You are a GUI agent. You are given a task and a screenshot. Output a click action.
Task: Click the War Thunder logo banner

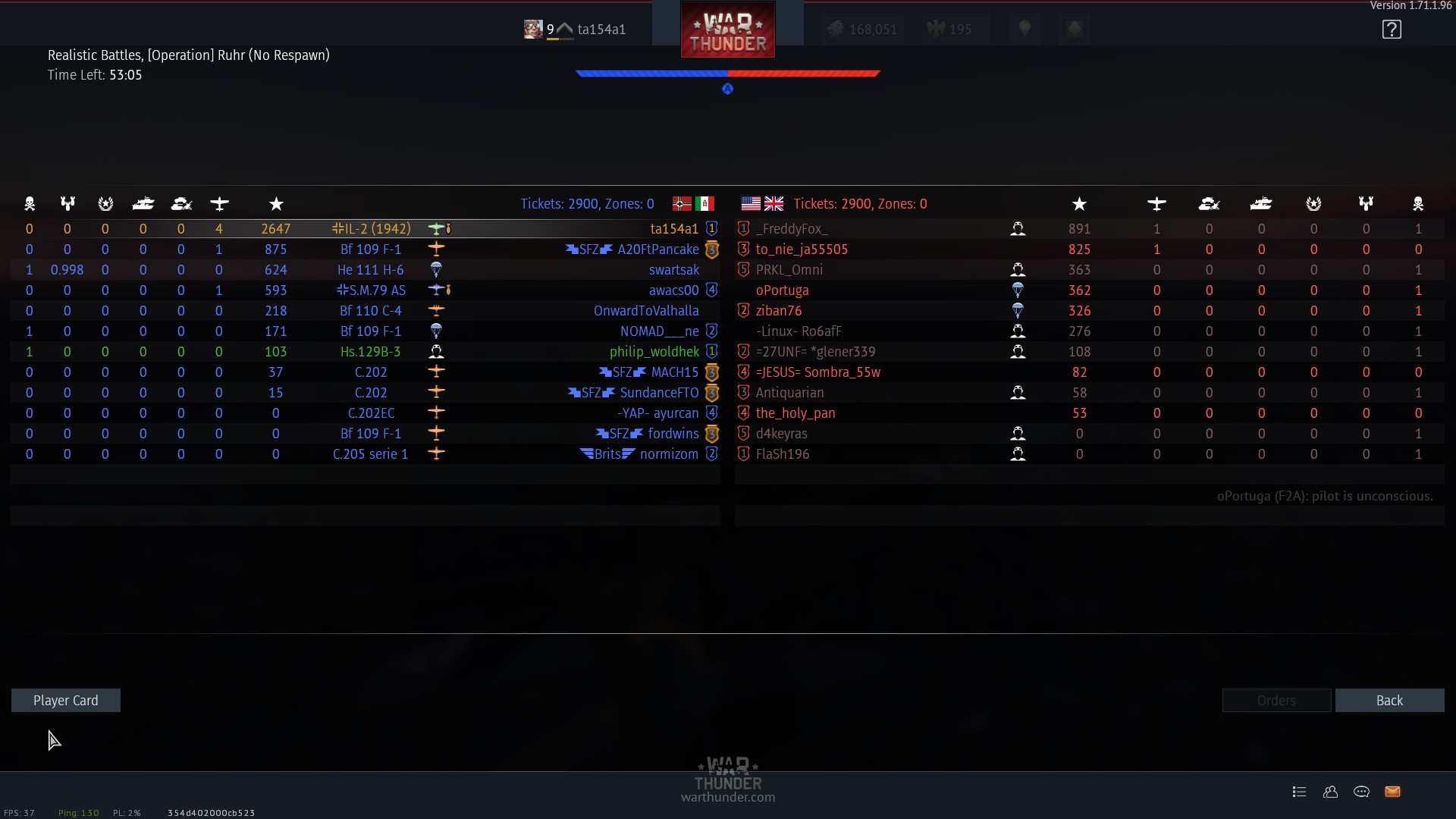pyautogui.click(x=726, y=29)
